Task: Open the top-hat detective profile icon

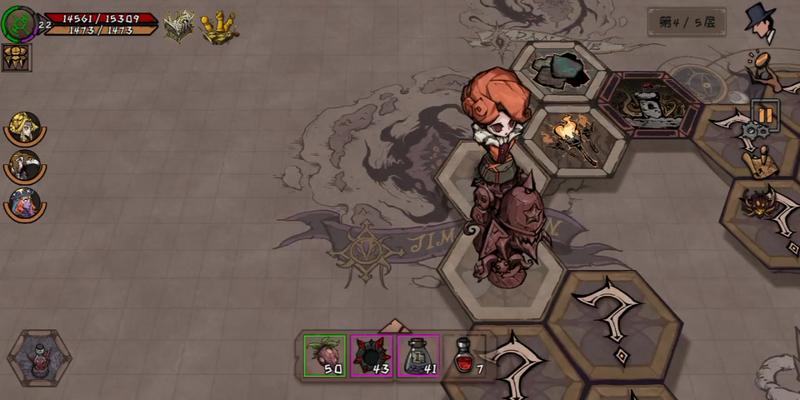Action: 762,23
